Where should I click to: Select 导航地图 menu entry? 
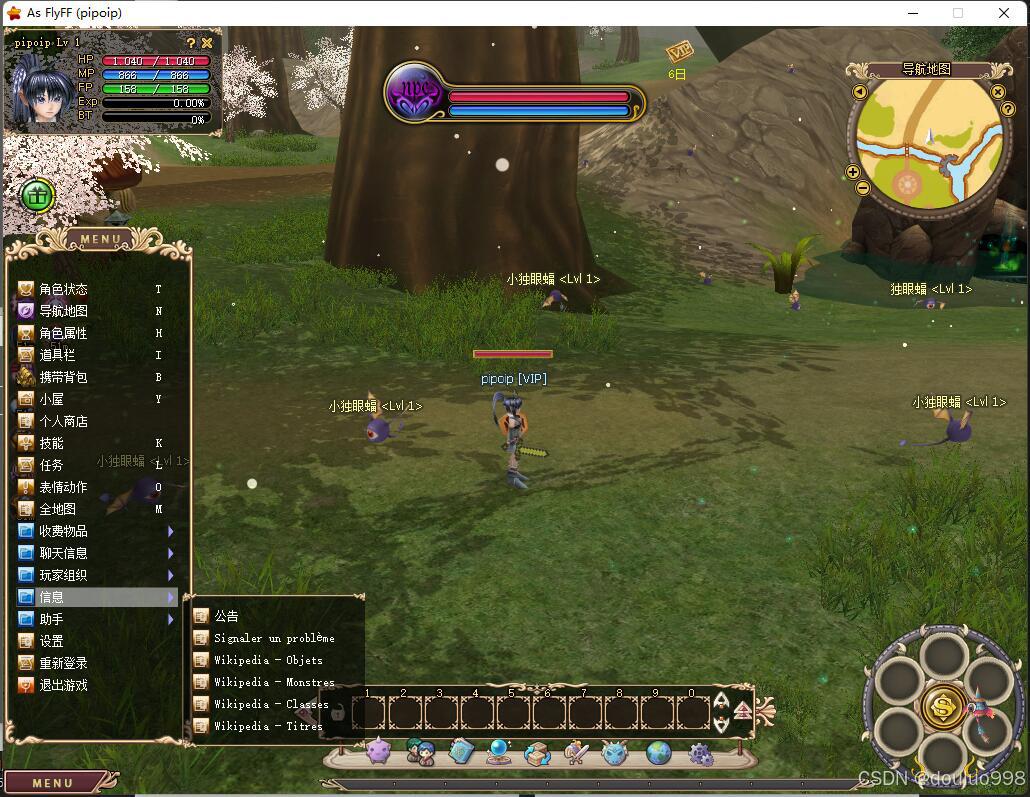(x=63, y=311)
